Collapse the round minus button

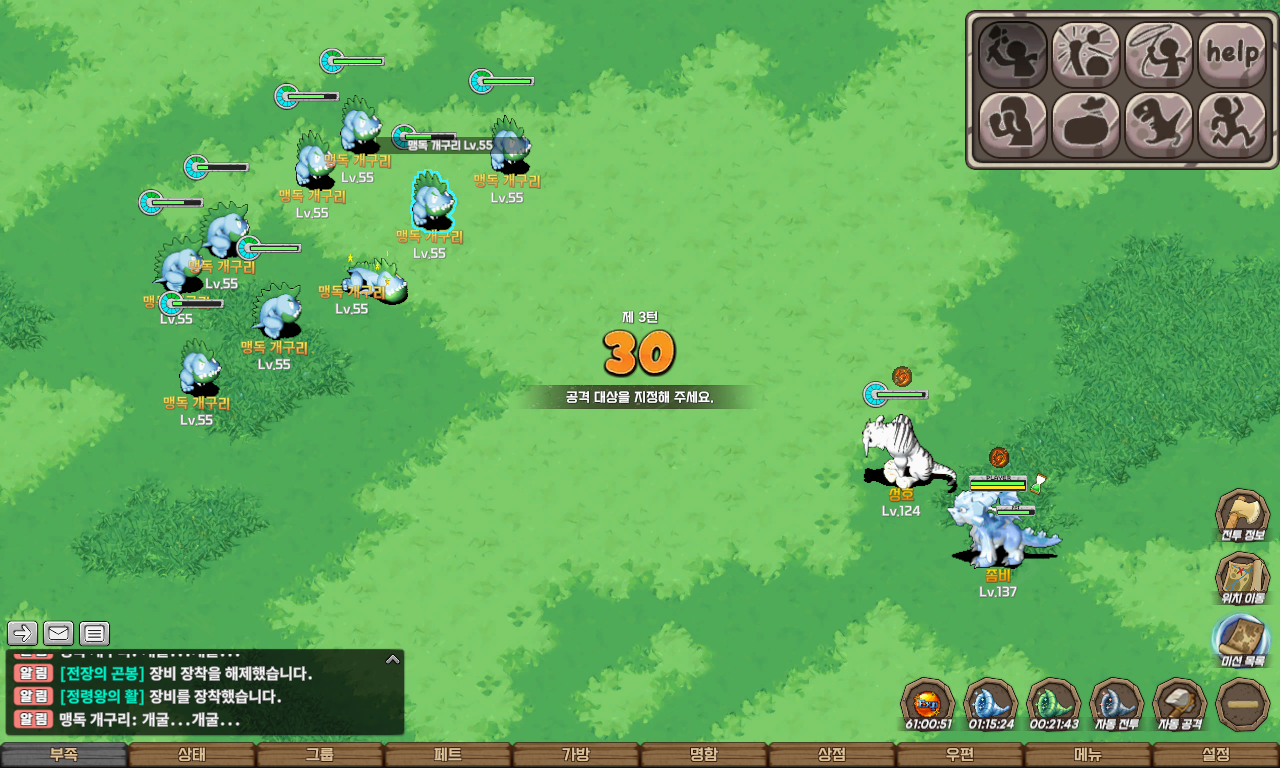point(1242,704)
